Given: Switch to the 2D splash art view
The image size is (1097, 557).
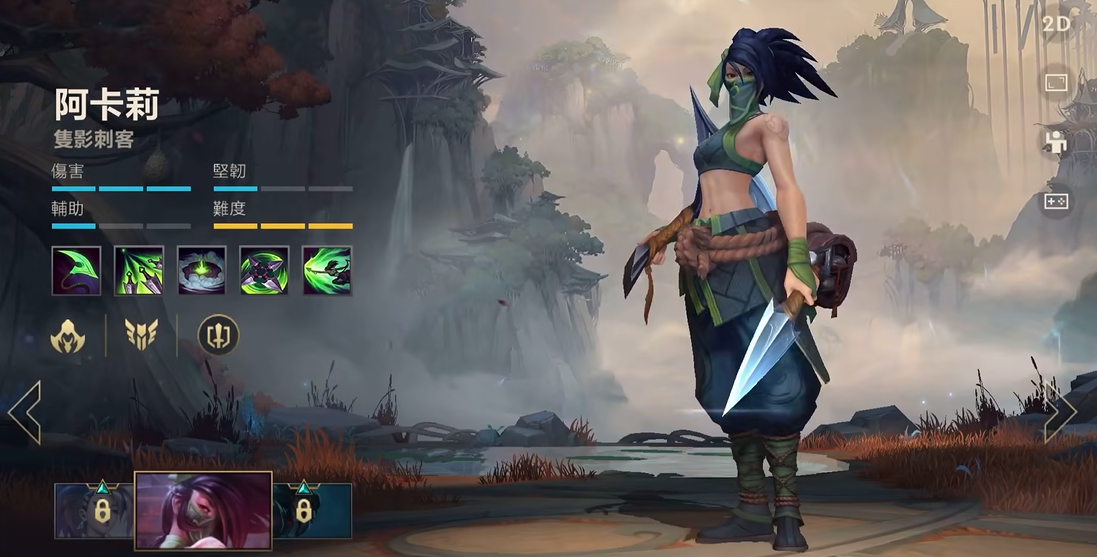Looking at the screenshot, I should 1056,24.
